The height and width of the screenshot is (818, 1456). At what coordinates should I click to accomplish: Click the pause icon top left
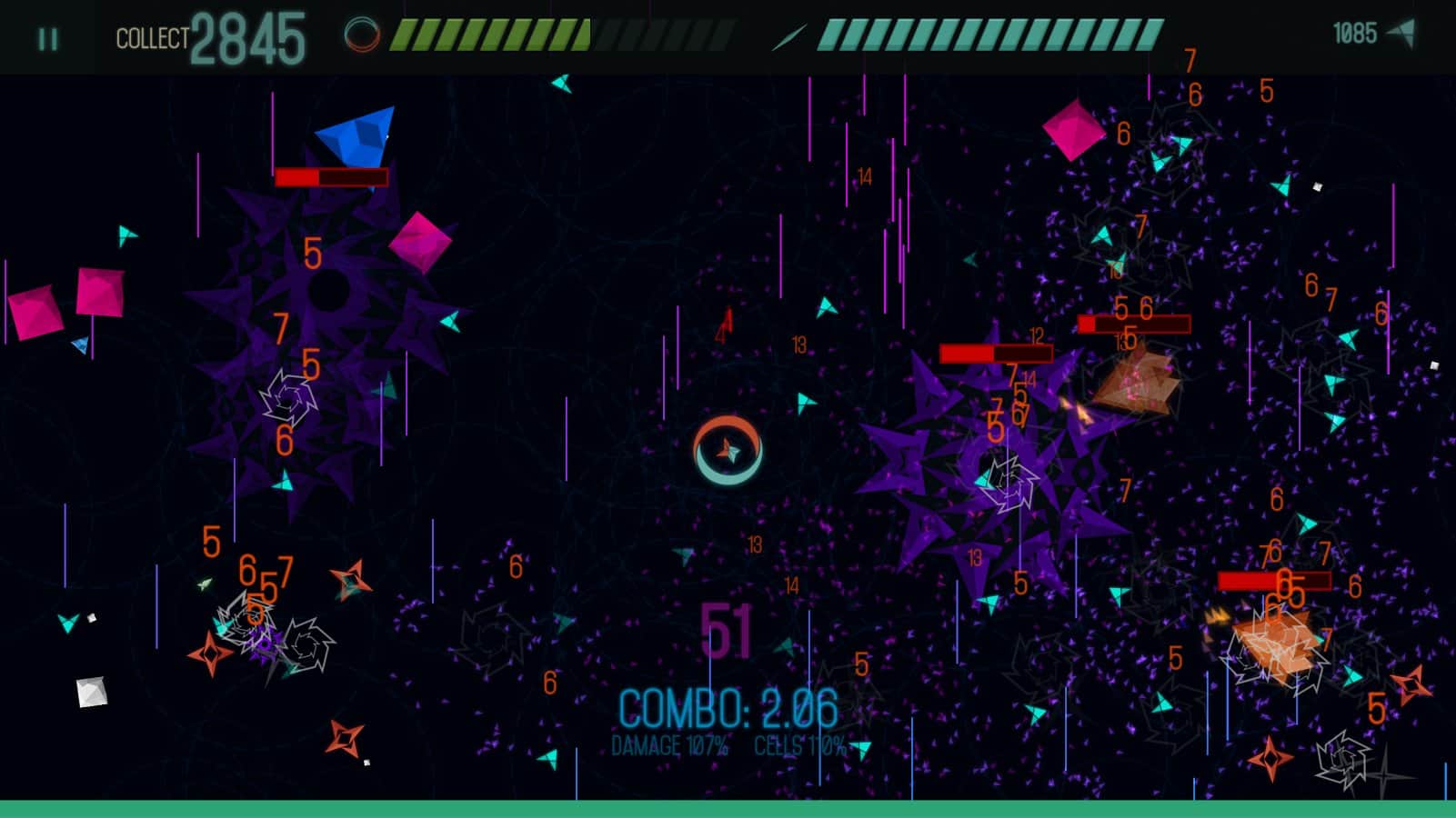45,37
